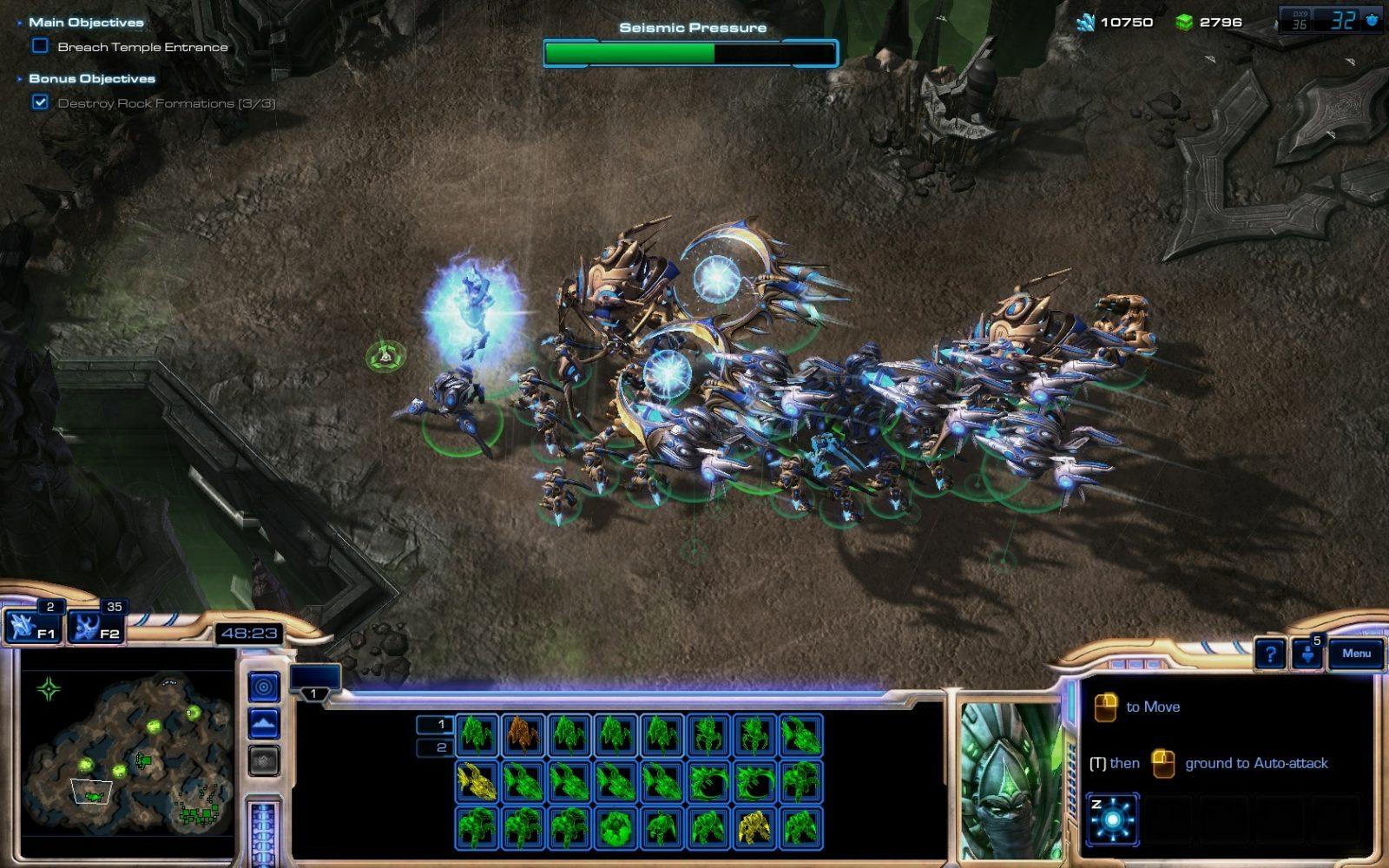The height and width of the screenshot is (868, 1389).
Task: Open the help question mark panel
Action: tap(1270, 654)
